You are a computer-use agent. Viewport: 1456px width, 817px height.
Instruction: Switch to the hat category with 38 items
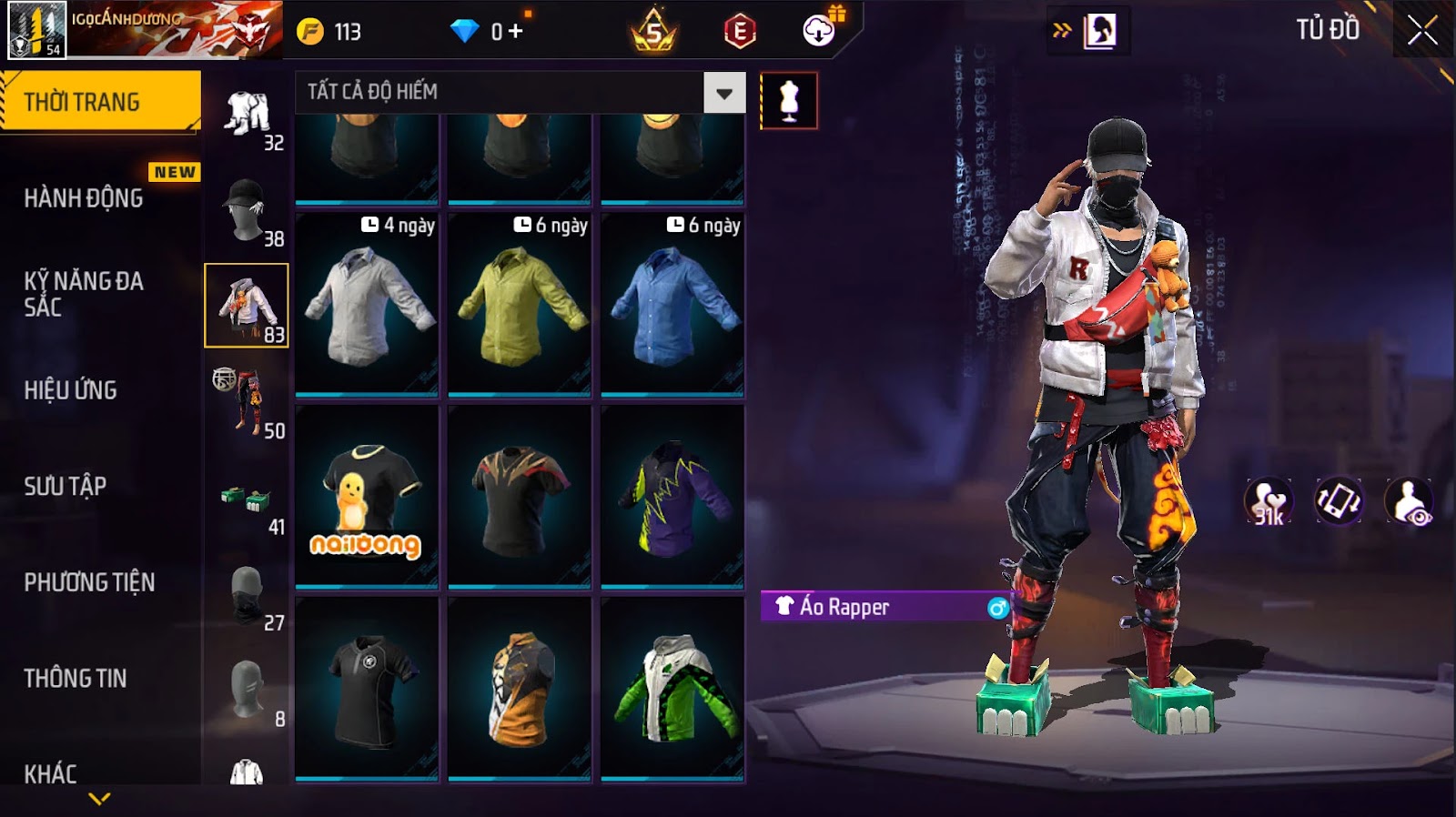(x=247, y=210)
